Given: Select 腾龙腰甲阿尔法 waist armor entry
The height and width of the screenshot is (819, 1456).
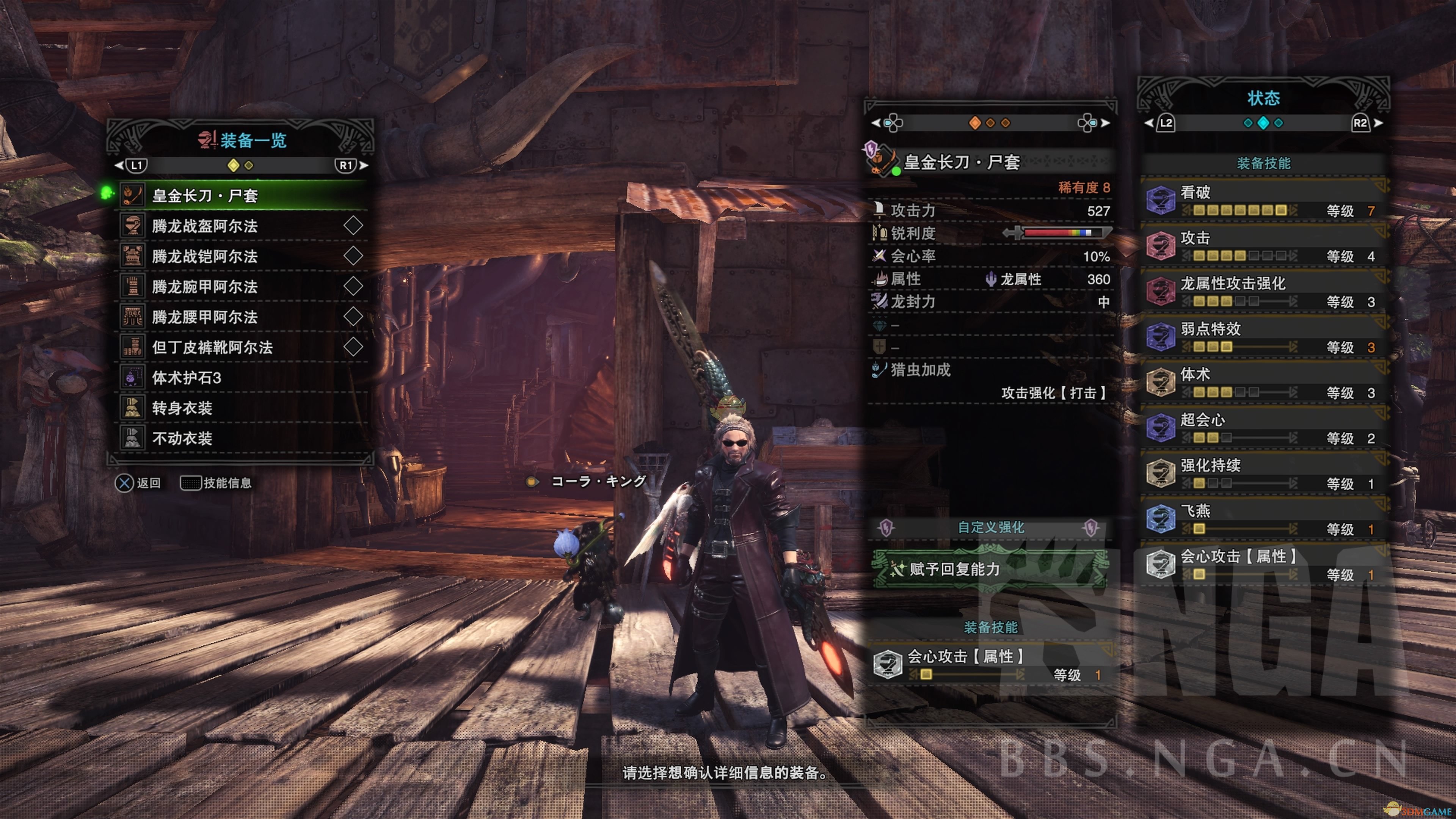Looking at the screenshot, I should coord(243,317).
